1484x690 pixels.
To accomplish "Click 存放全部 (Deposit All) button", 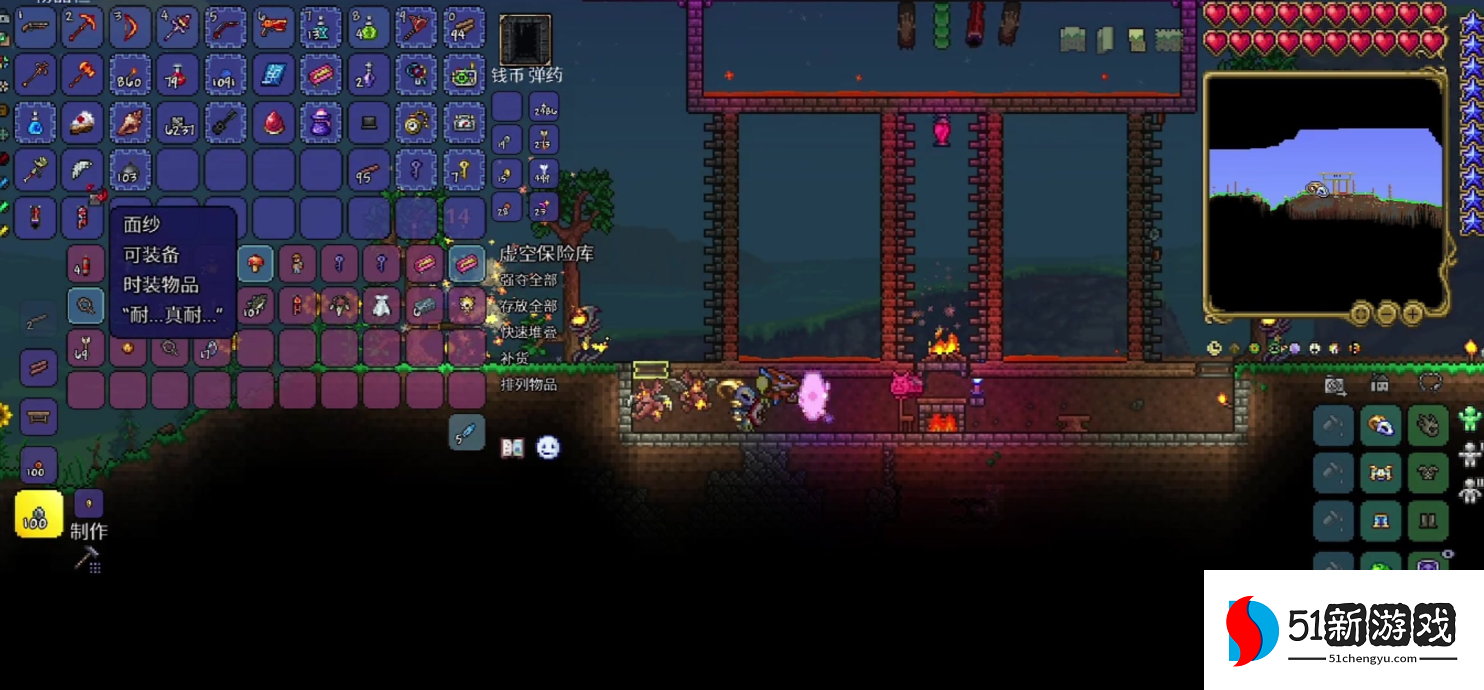I will [x=529, y=306].
